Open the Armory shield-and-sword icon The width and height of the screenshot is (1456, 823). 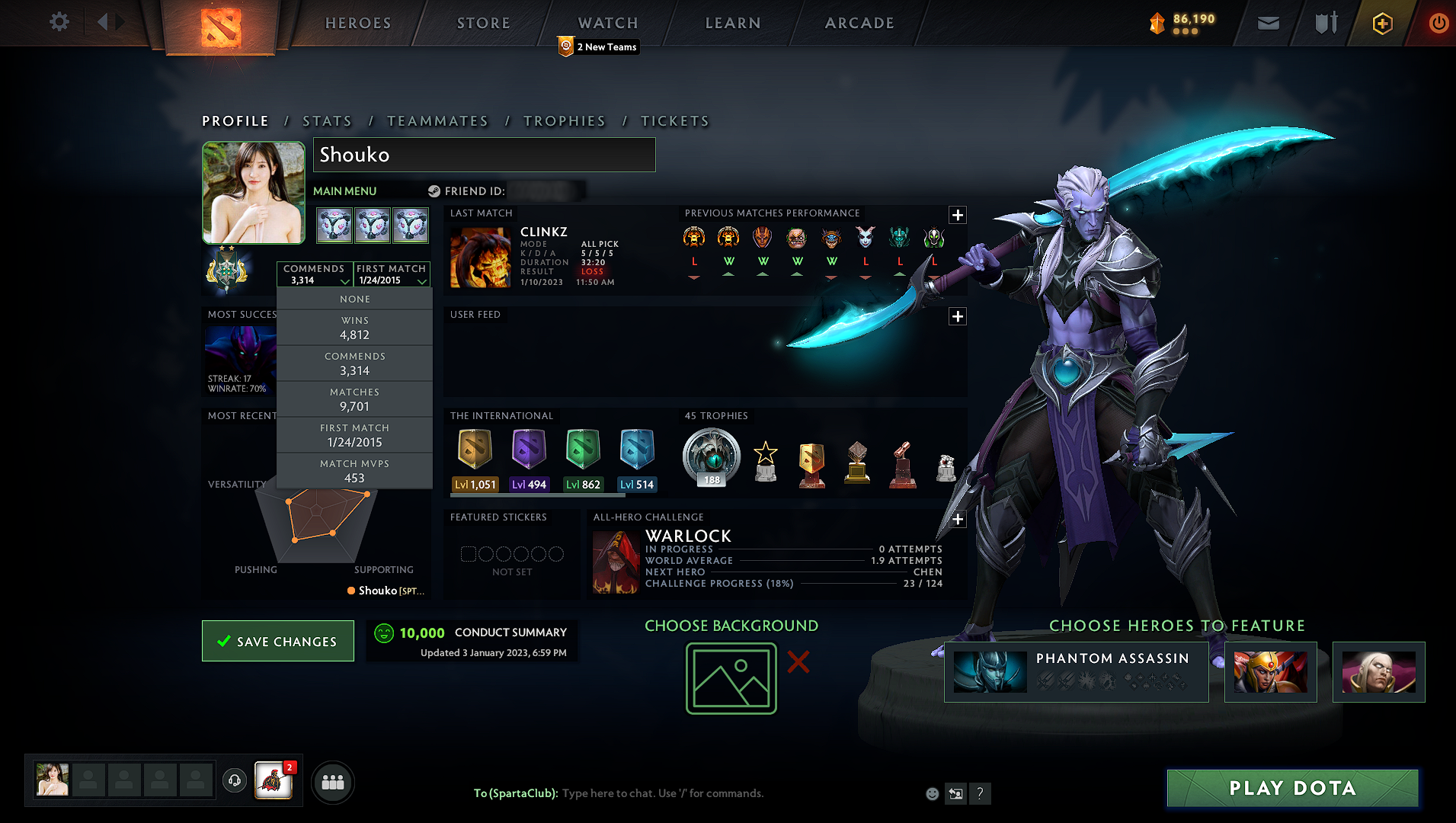tap(1324, 23)
